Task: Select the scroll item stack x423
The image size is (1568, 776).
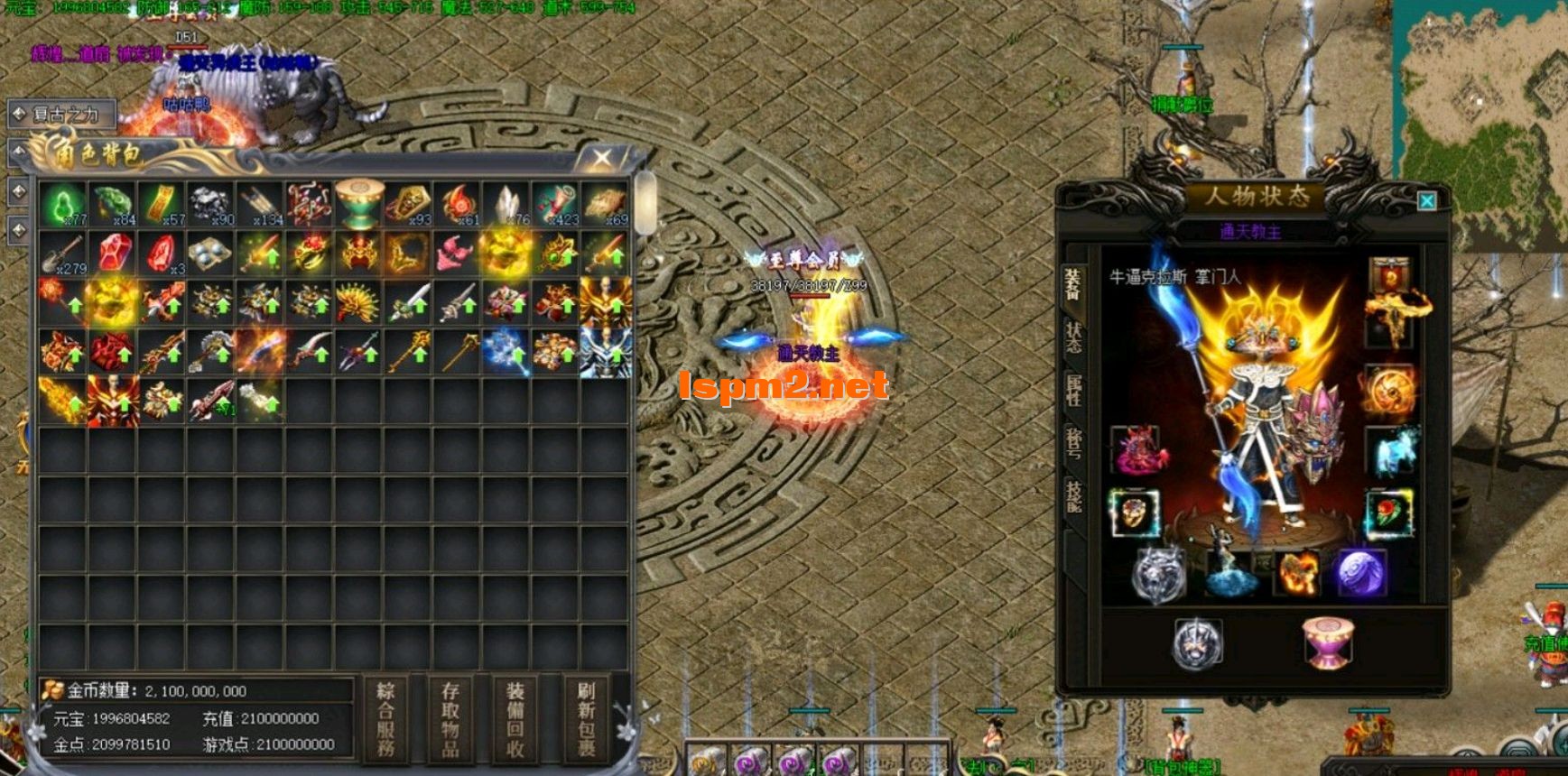Action: pos(554,204)
